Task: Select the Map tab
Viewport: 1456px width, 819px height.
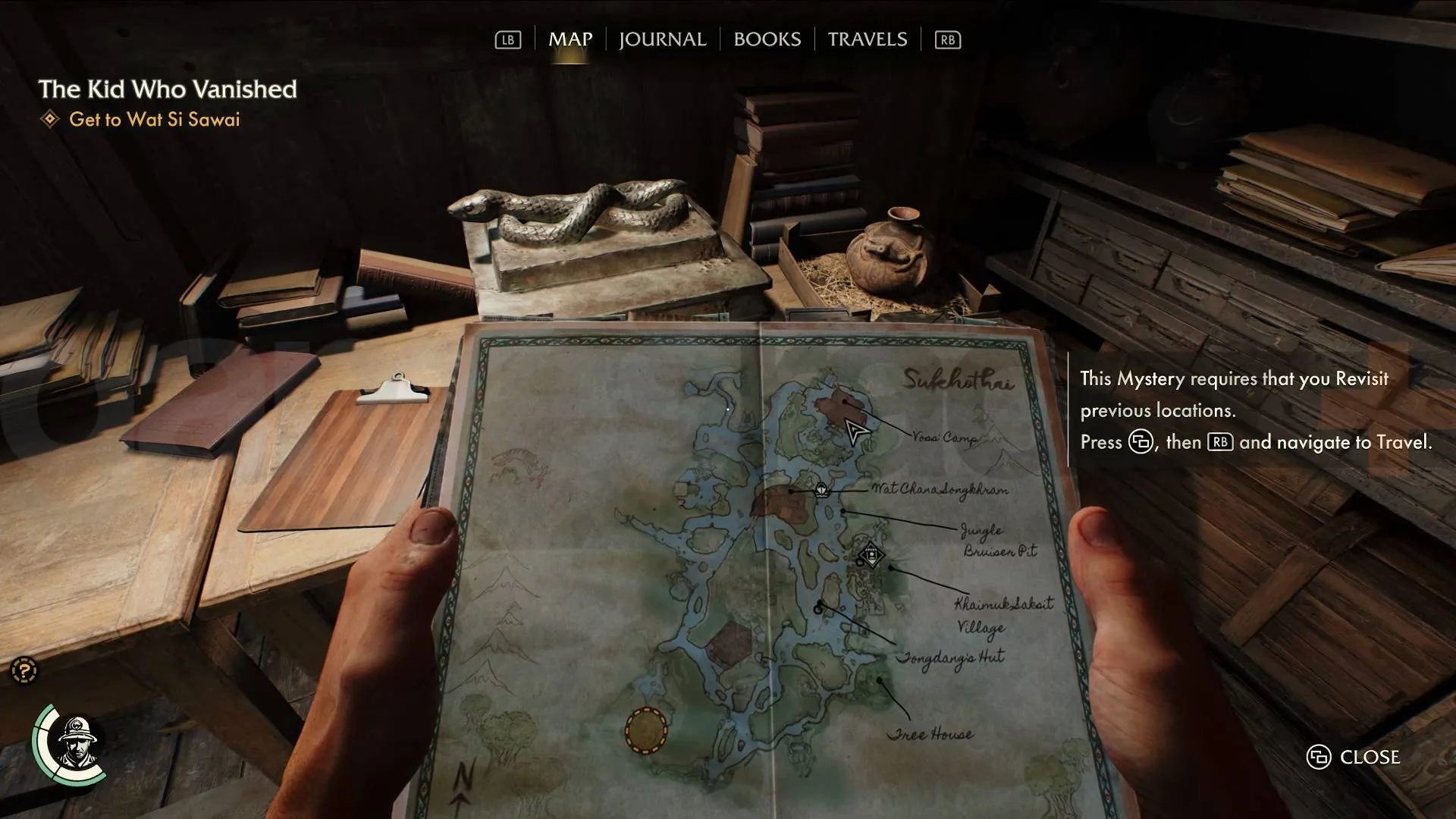Action: (570, 39)
